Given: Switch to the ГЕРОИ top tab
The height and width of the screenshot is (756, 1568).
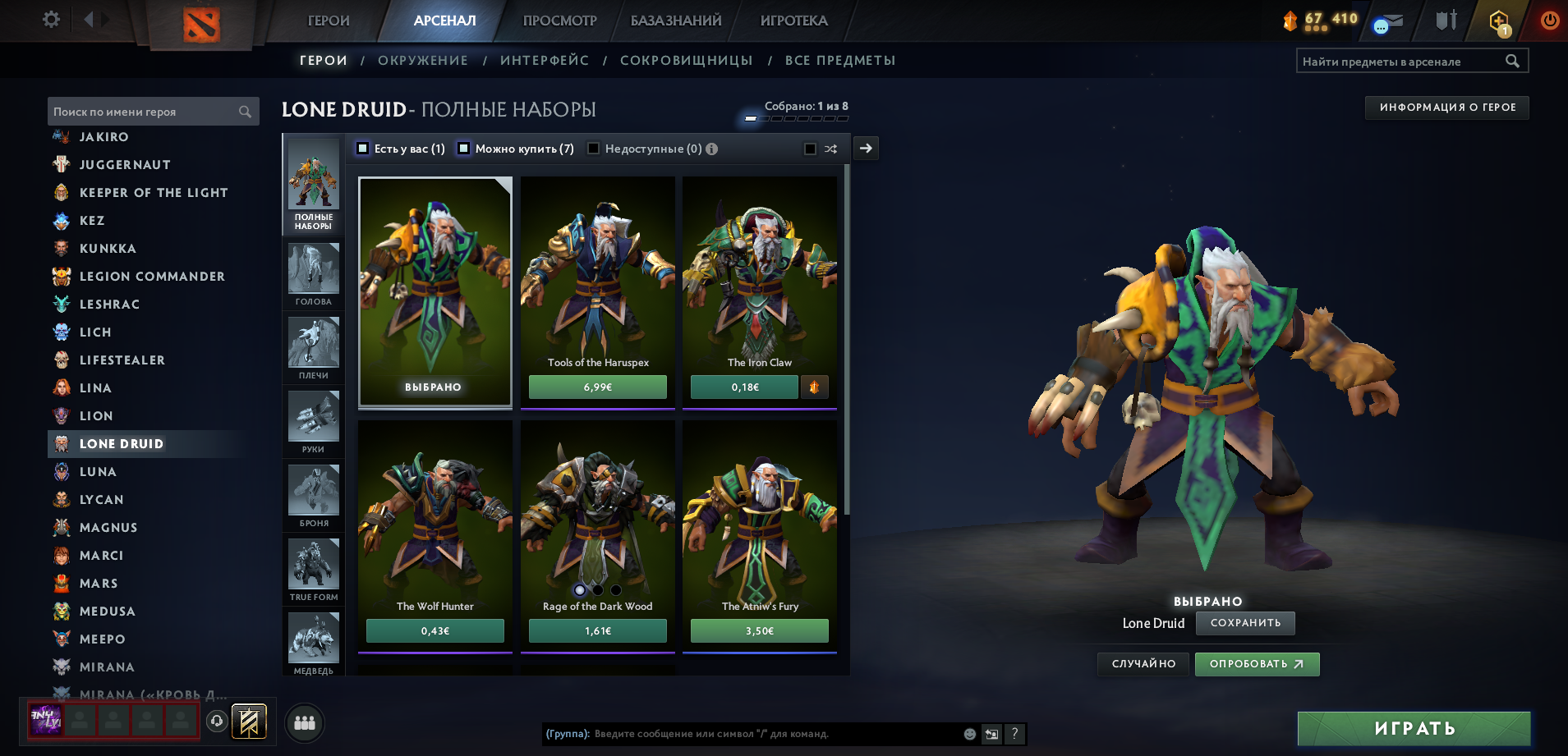Looking at the screenshot, I should tap(329, 21).
